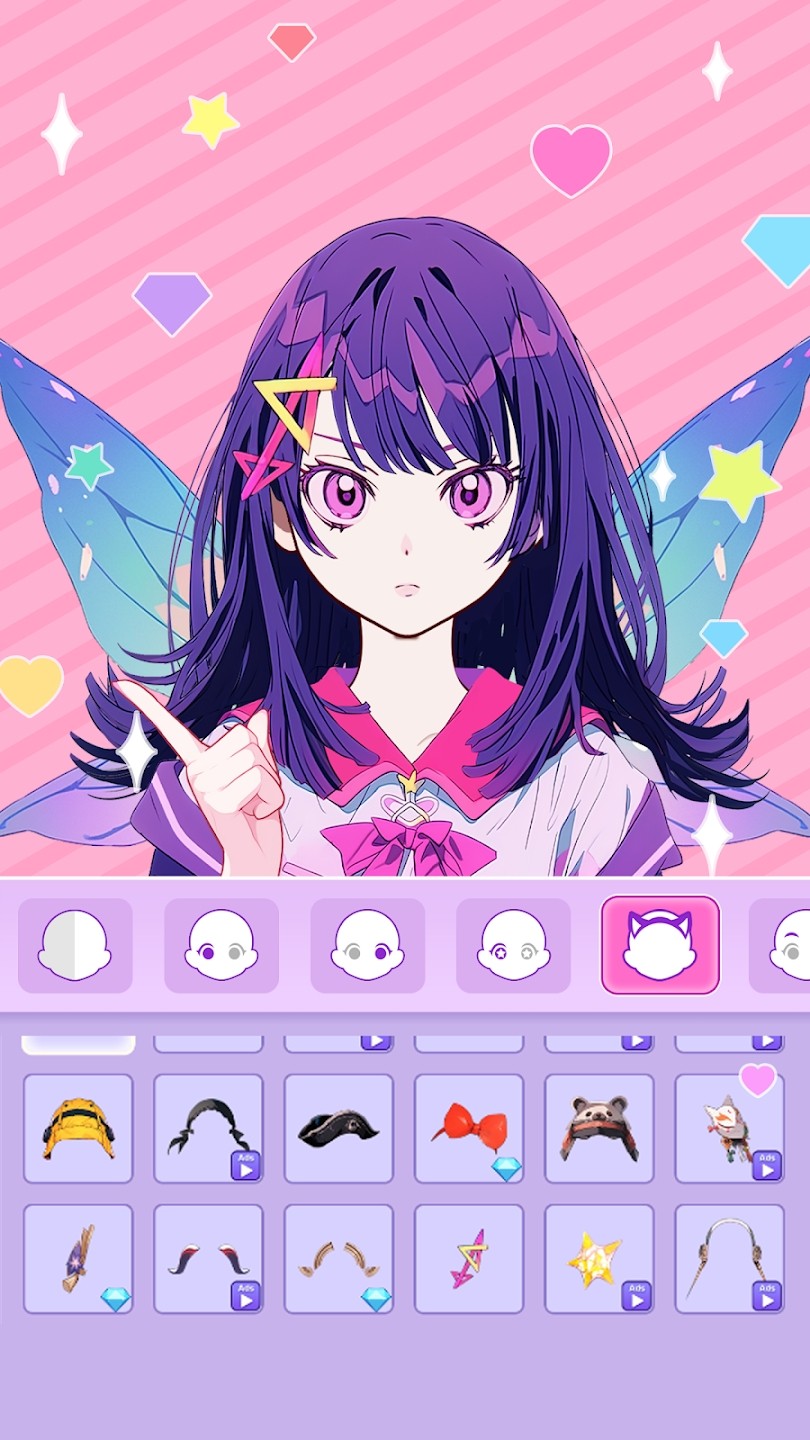Pick the tan curled ram horns
This screenshot has width=810, height=1440.
[338, 1258]
